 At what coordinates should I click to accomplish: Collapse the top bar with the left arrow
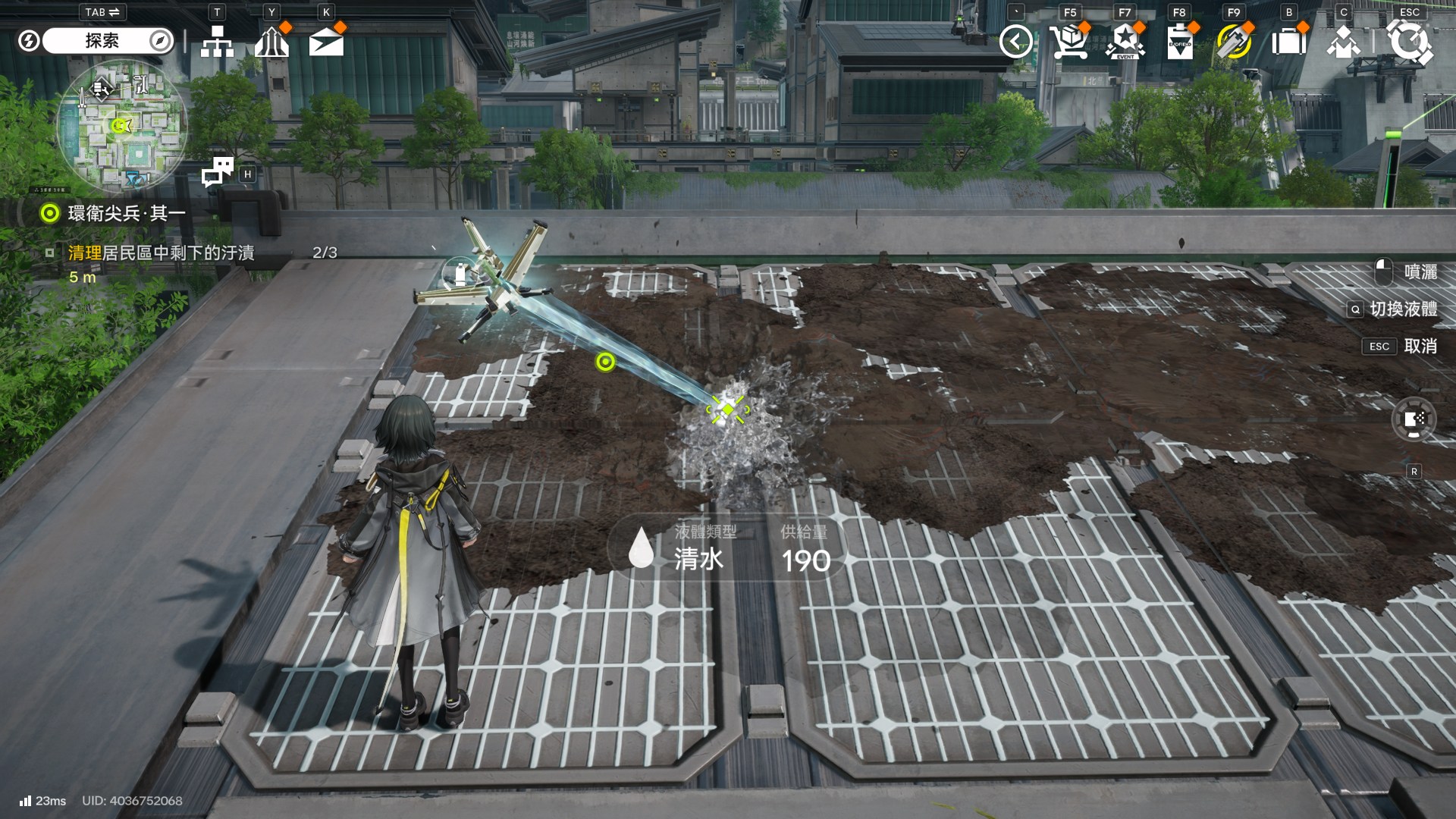pyautogui.click(x=1015, y=42)
